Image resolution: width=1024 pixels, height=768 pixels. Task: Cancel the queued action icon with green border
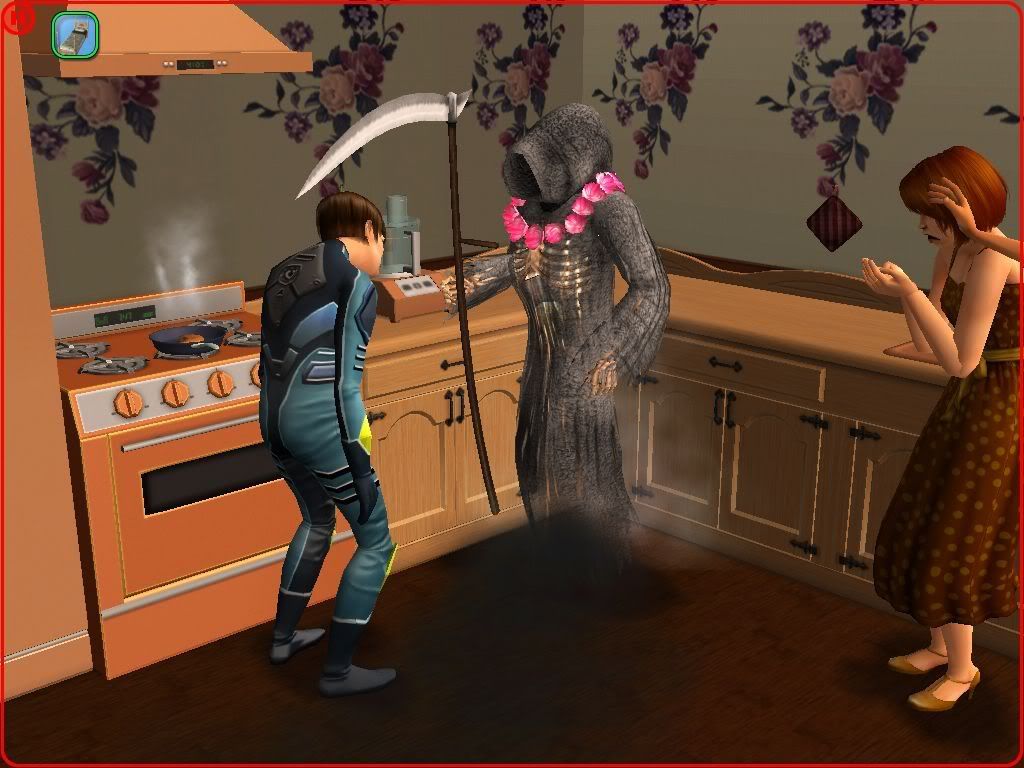pyautogui.click(x=75, y=34)
